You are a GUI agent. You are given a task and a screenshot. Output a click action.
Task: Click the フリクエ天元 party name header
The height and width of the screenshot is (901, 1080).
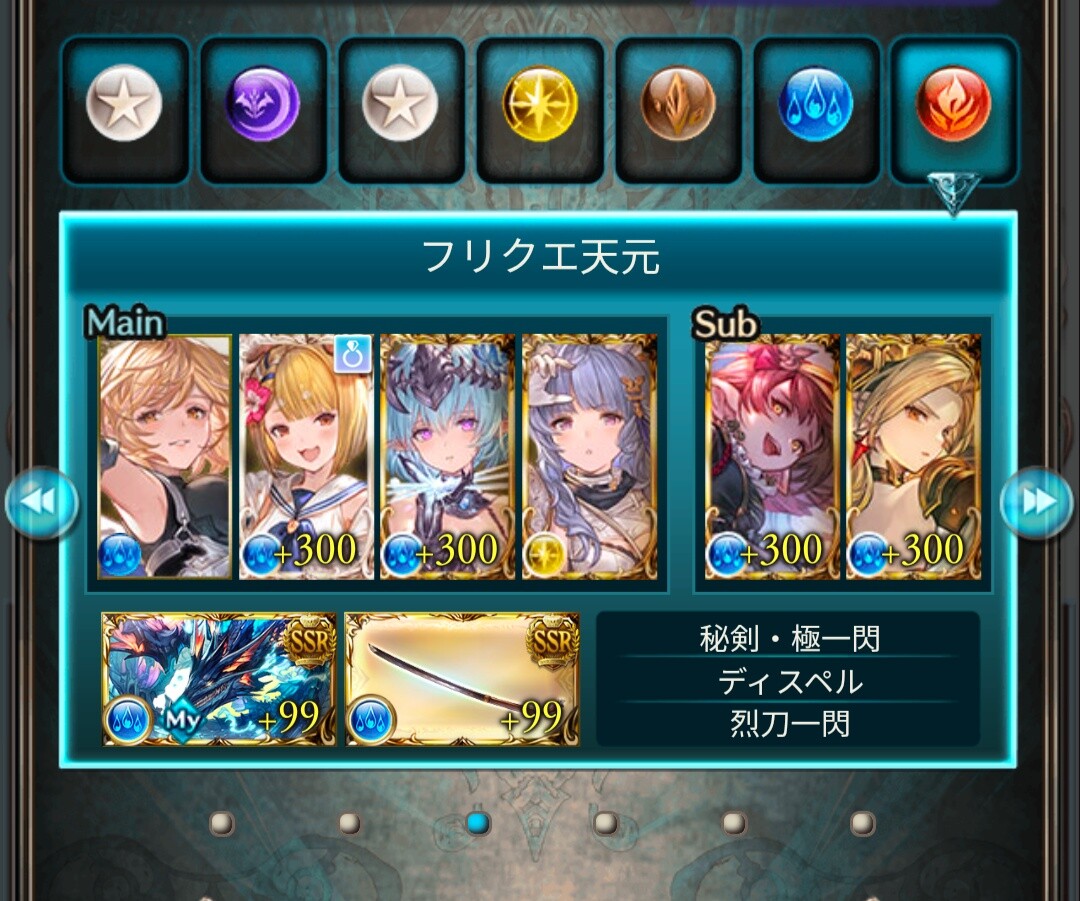(x=540, y=258)
